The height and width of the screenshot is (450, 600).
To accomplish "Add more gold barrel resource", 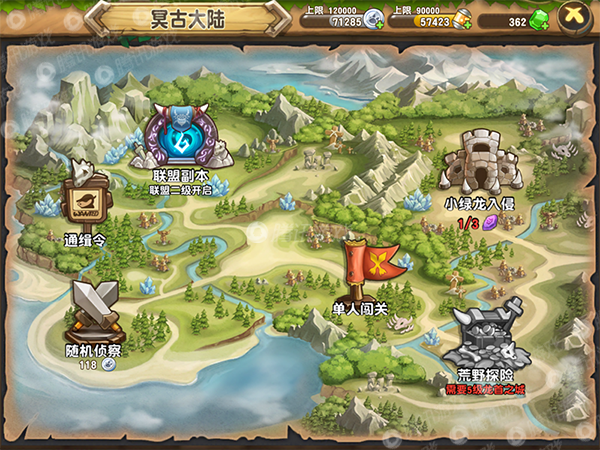I will [x=462, y=19].
